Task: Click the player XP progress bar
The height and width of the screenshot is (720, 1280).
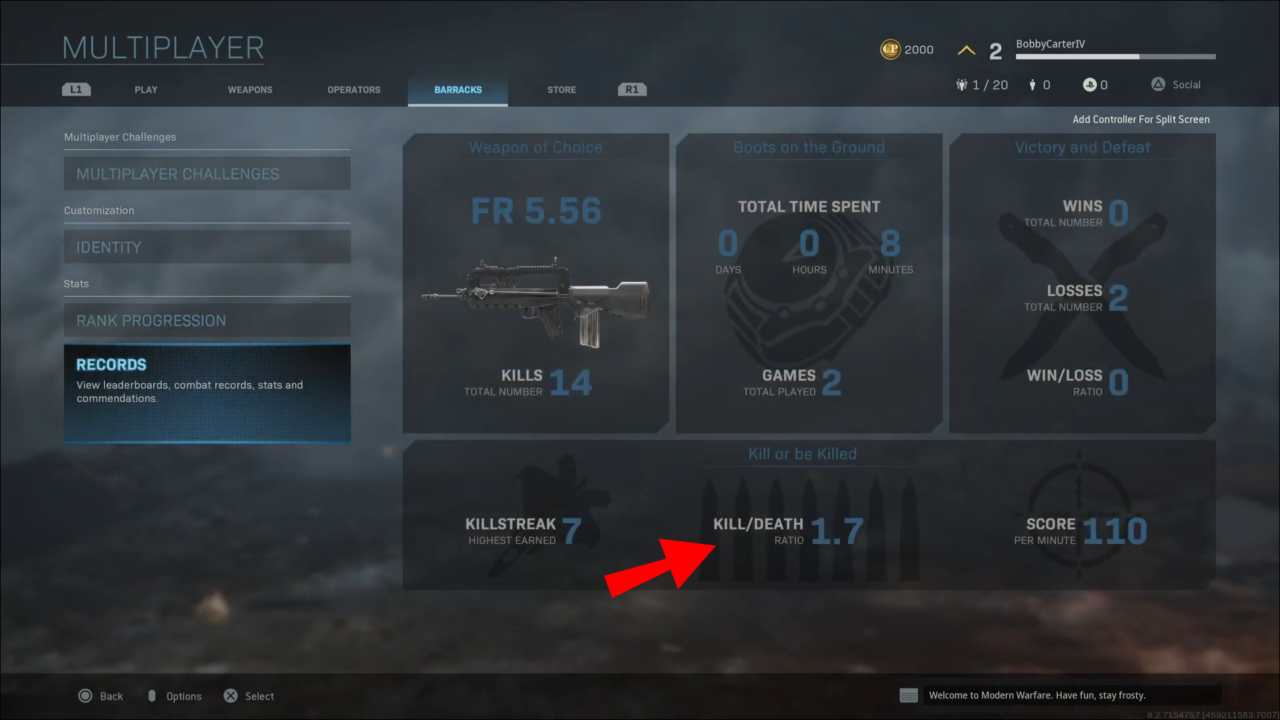Action: click(x=1114, y=57)
